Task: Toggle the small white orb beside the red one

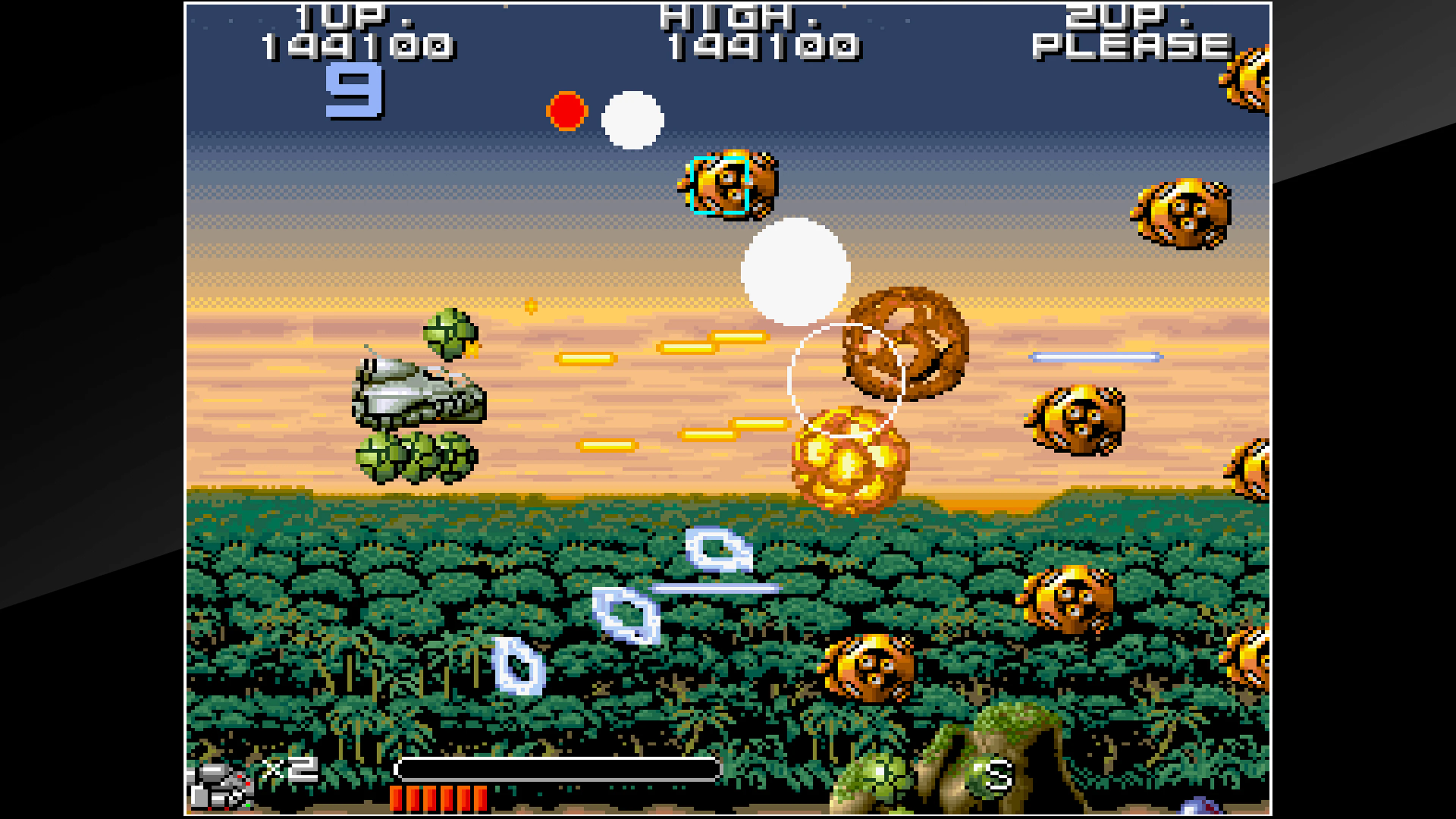Action: pos(633,119)
